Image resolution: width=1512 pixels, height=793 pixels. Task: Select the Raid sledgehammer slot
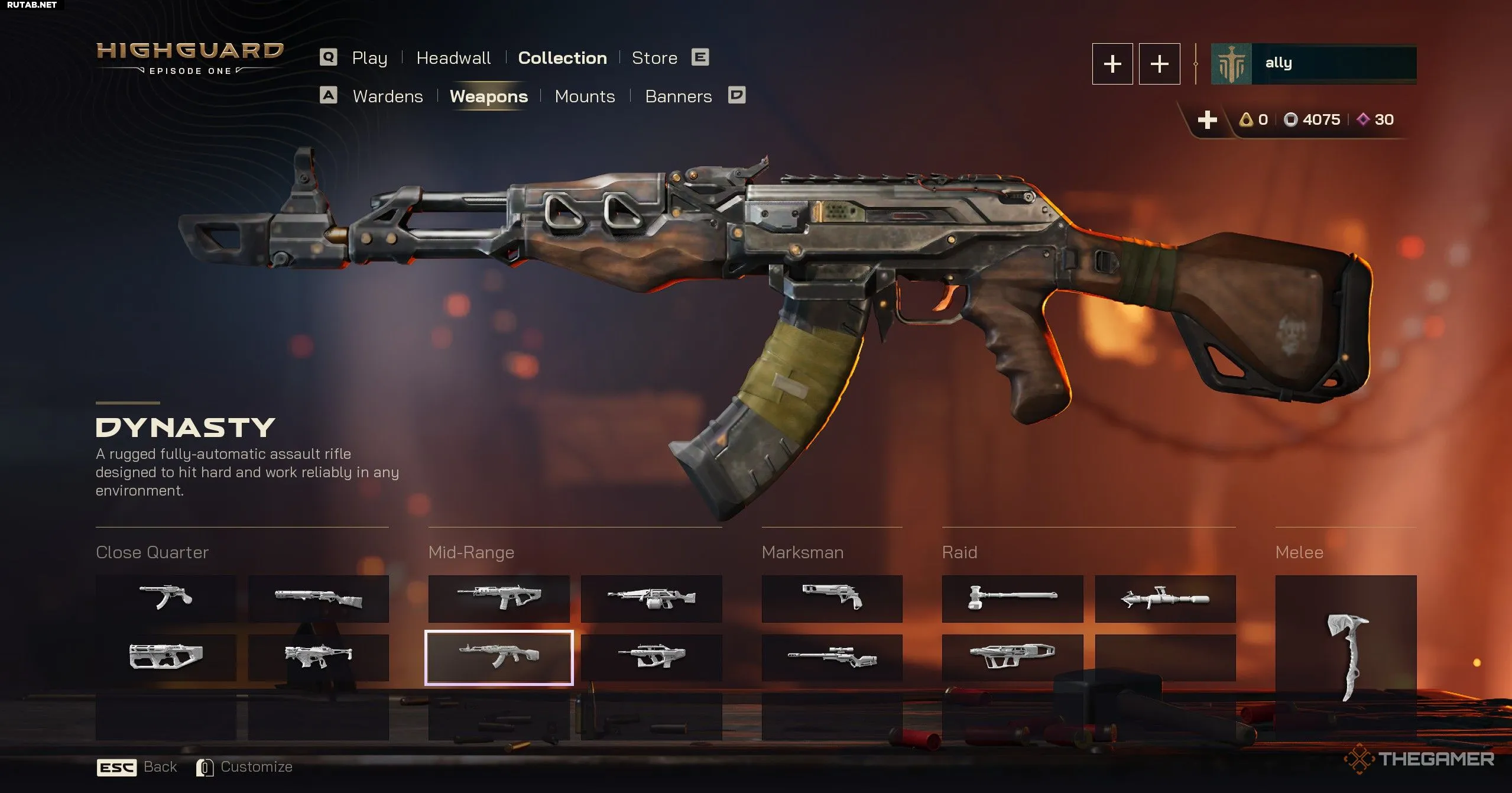click(x=1012, y=598)
